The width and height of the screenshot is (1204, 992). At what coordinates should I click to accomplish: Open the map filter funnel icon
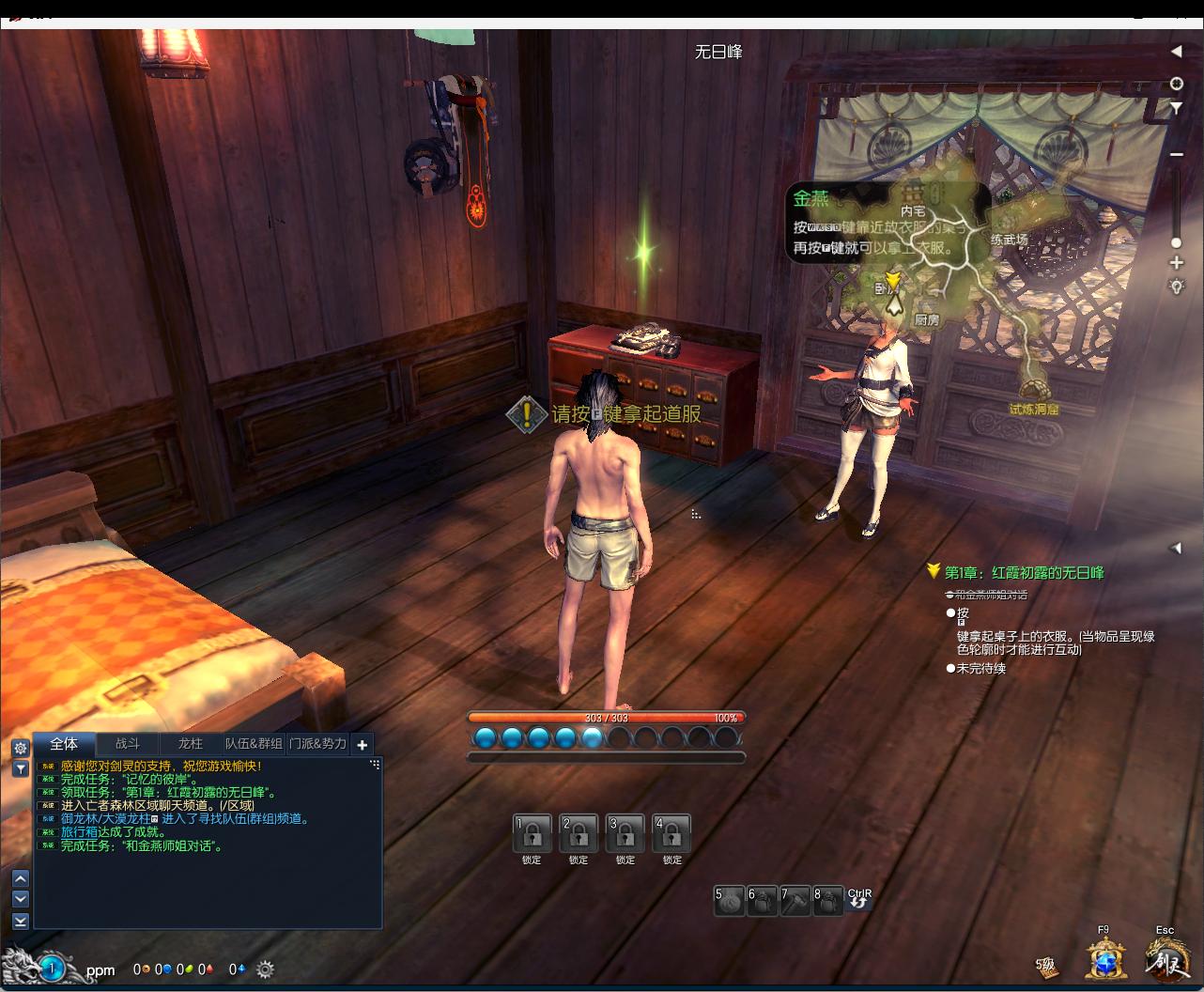pos(1176,109)
